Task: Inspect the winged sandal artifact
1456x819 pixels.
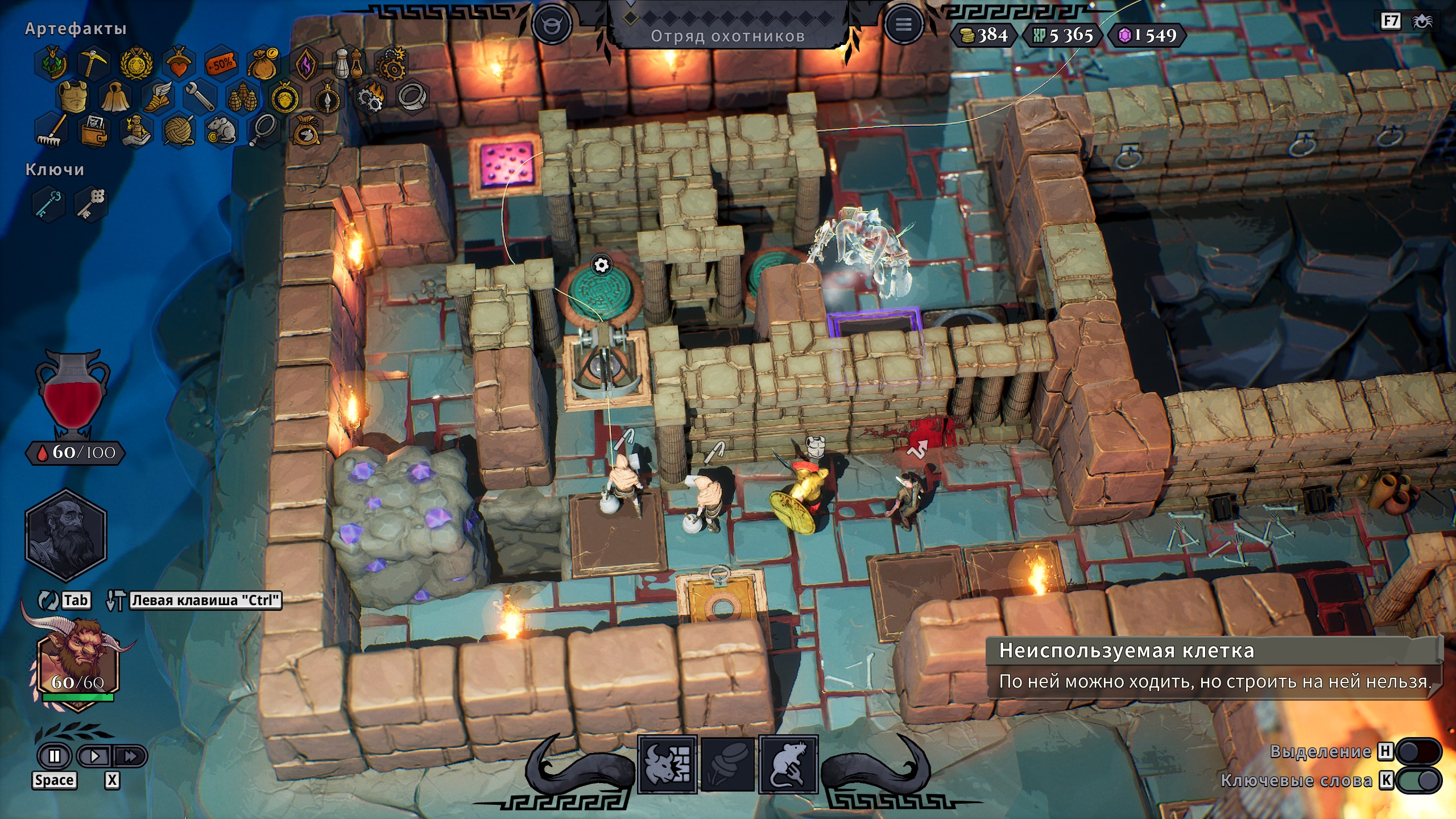Action: click(x=158, y=96)
